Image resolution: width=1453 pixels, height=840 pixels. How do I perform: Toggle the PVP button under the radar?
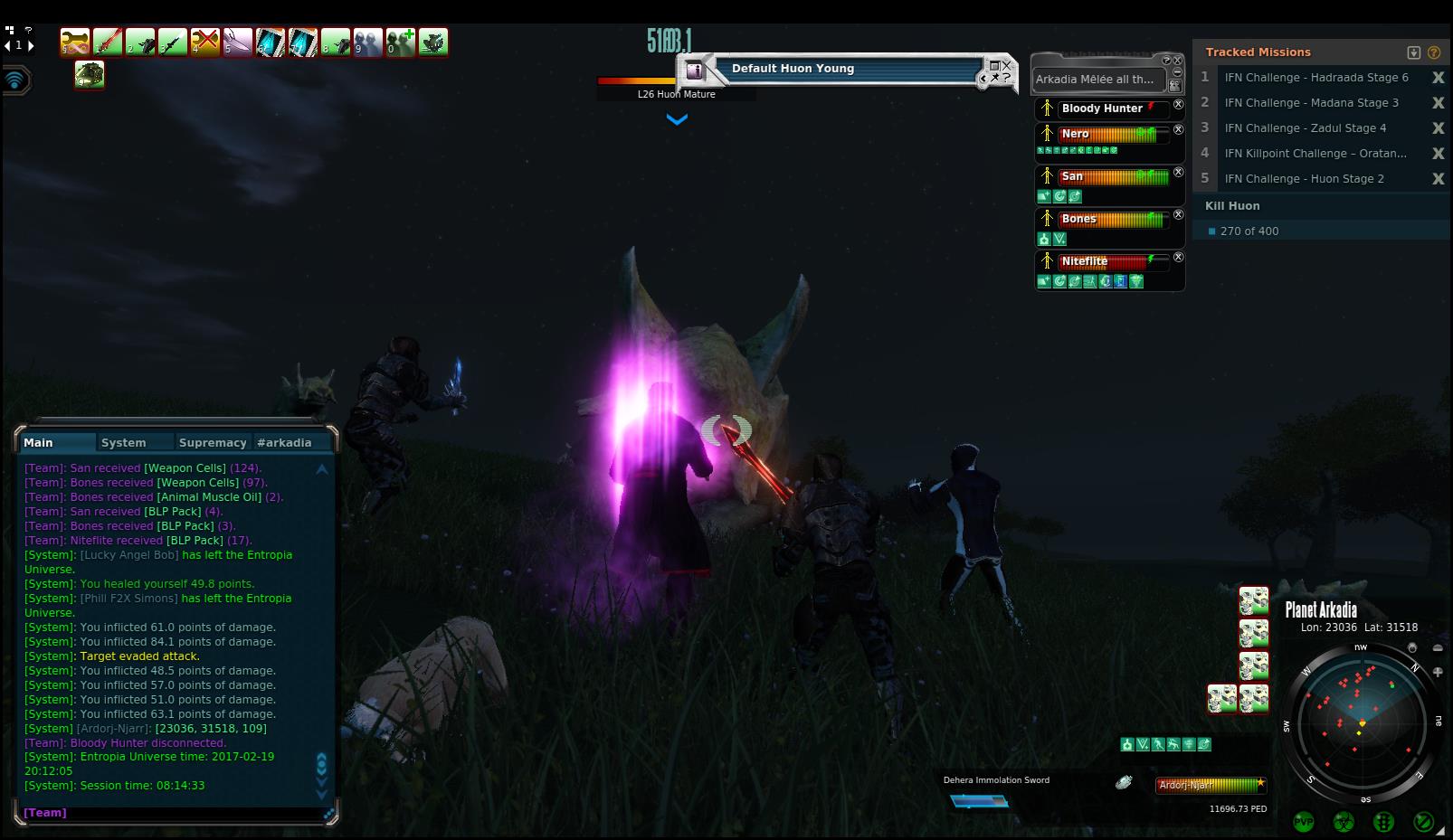click(x=1304, y=822)
